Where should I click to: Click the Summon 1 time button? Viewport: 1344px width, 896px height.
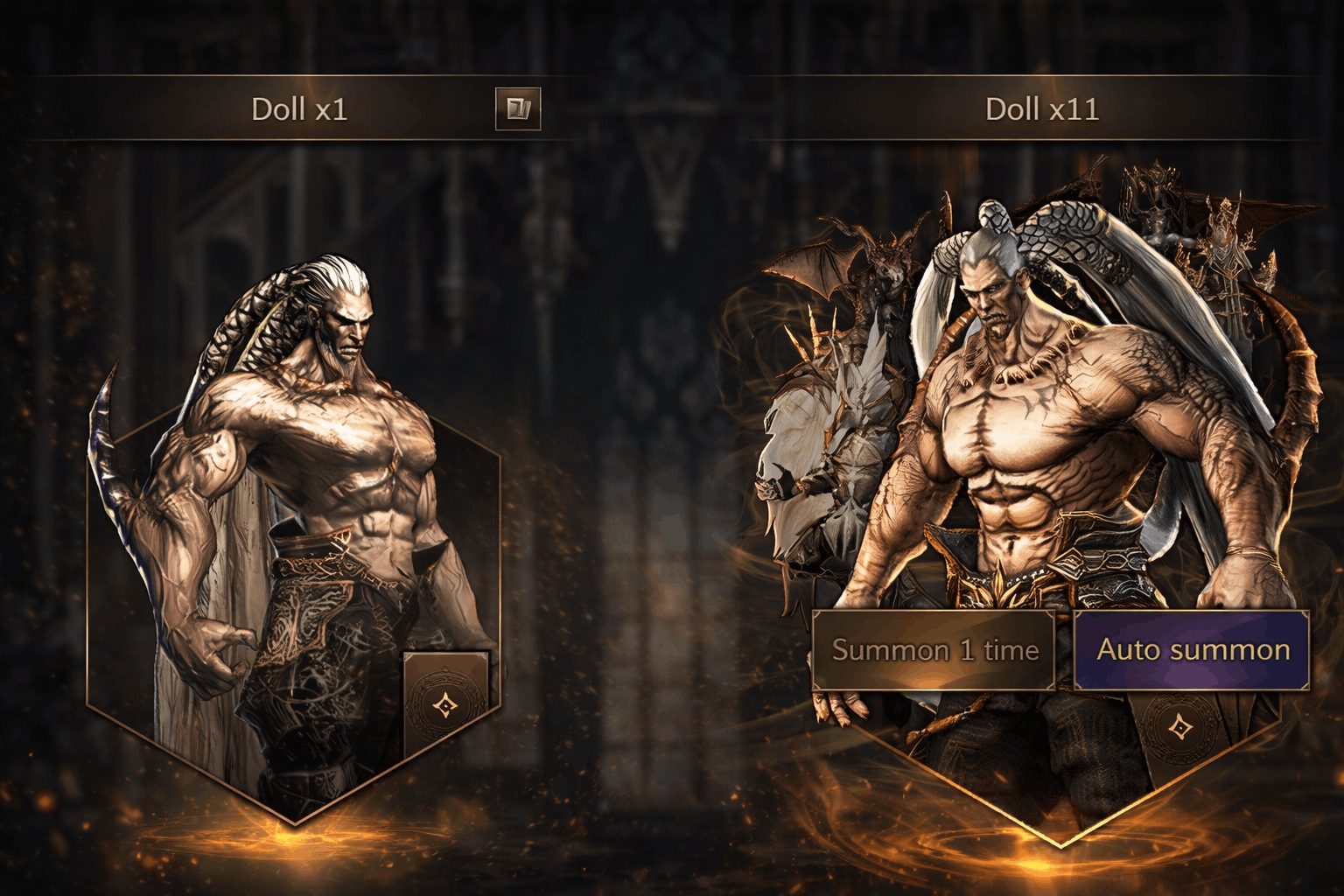(x=934, y=650)
